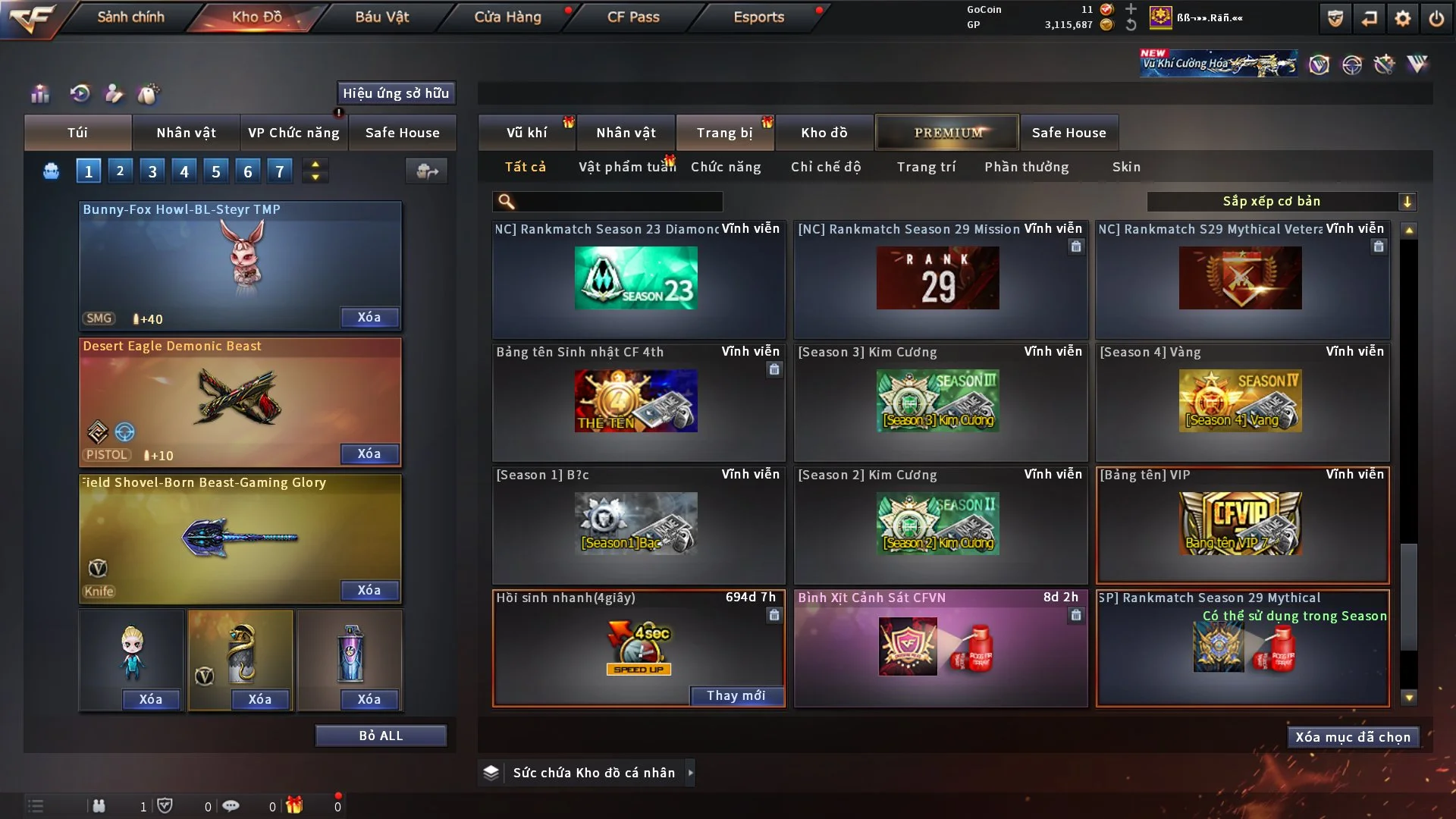Remove the Desert Eagle Demonic Beast pistol
The width and height of the screenshot is (1456, 819).
[369, 453]
